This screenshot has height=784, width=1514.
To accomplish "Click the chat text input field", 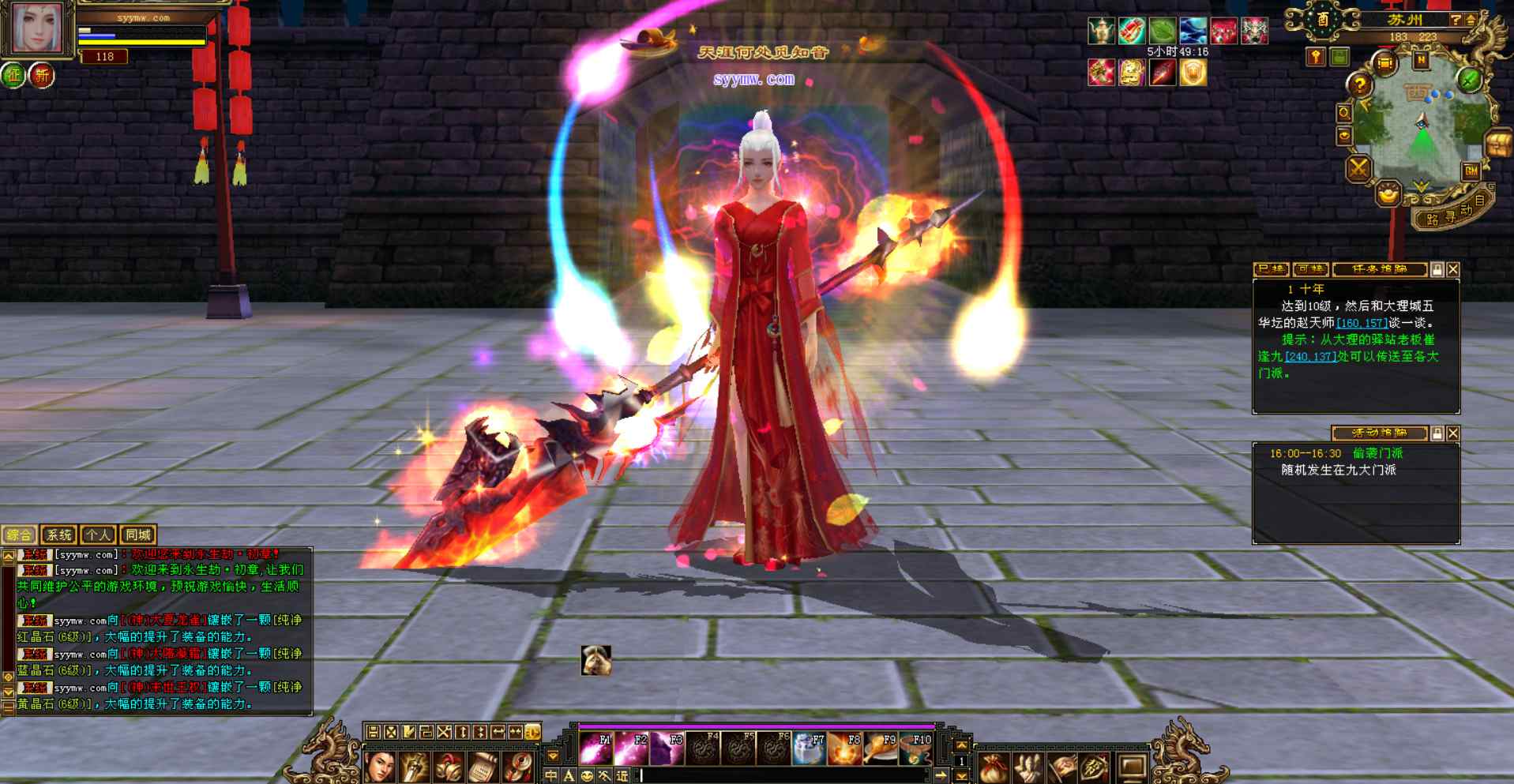I will coord(782,775).
